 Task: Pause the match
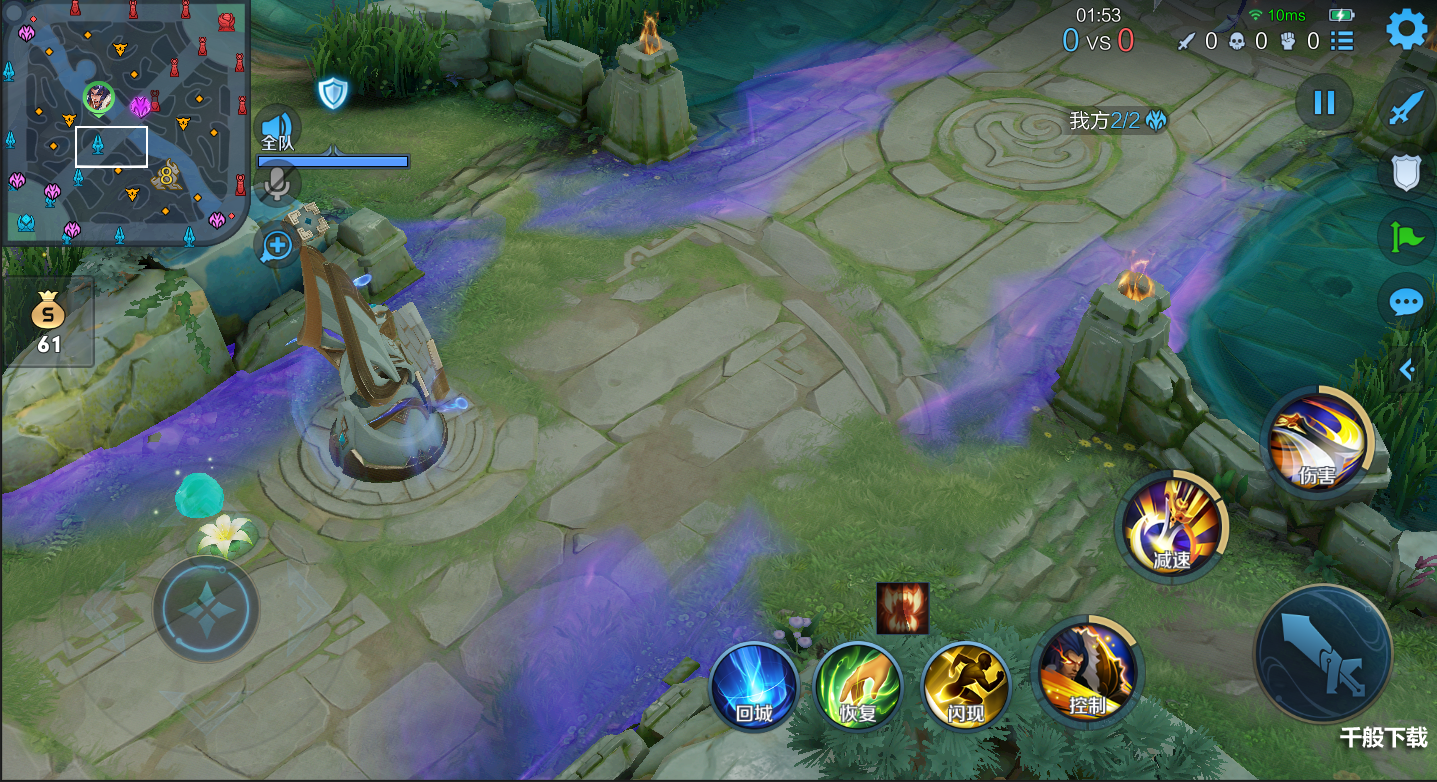(1324, 102)
